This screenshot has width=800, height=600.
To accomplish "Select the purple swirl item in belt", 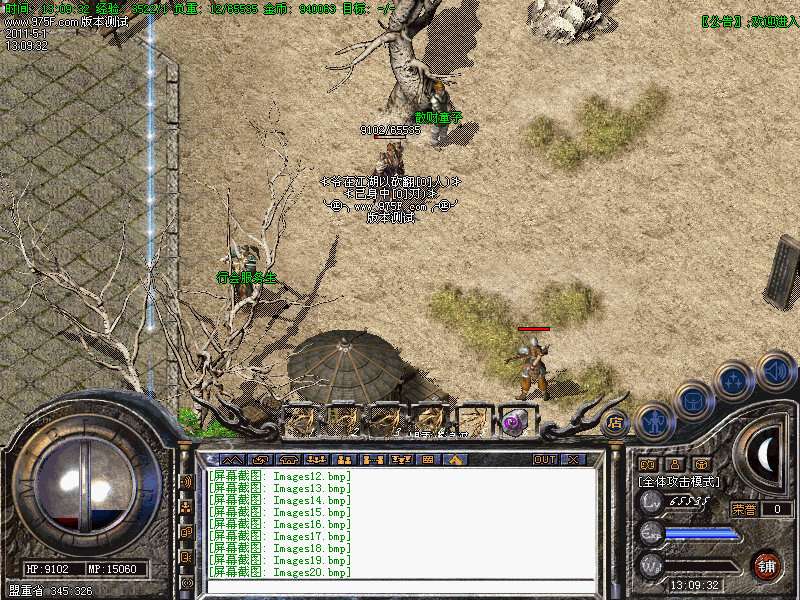I will coord(514,422).
